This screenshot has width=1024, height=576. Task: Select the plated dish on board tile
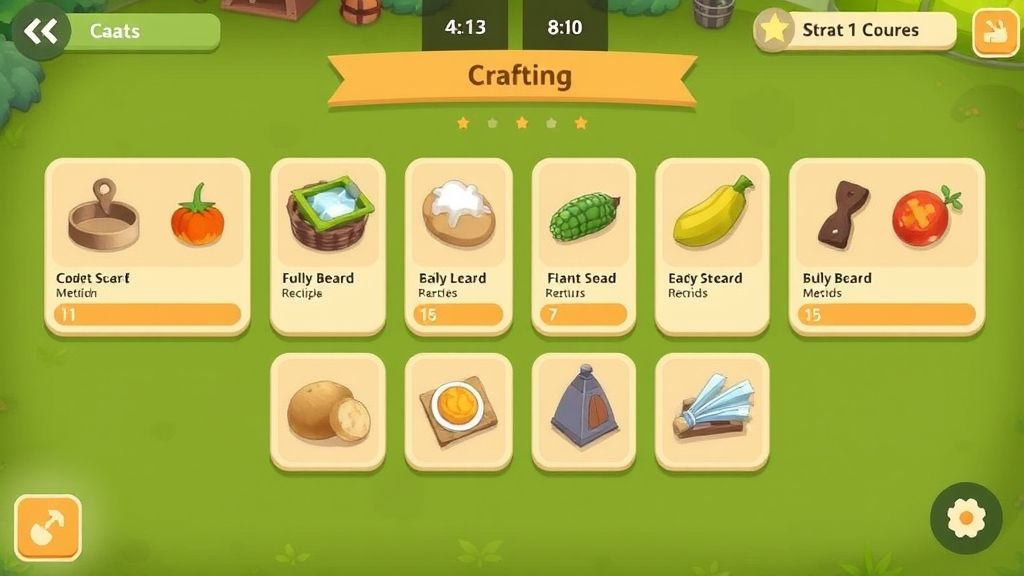click(x=458, y=411)
